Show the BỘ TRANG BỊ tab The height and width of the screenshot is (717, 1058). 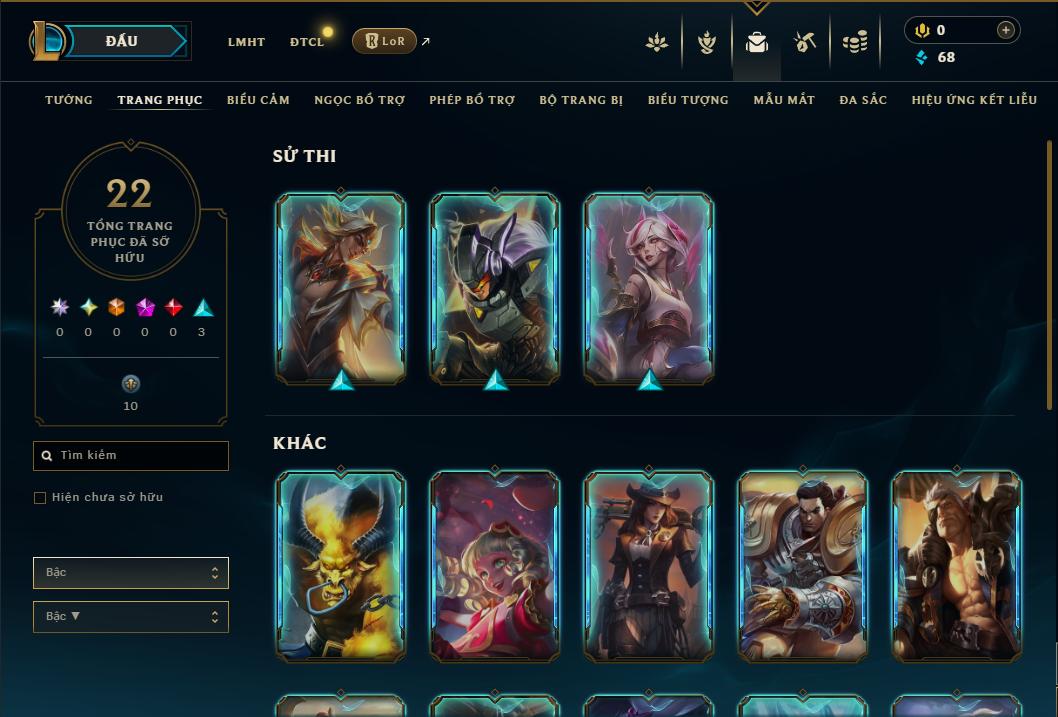click(x=581, y=100)
